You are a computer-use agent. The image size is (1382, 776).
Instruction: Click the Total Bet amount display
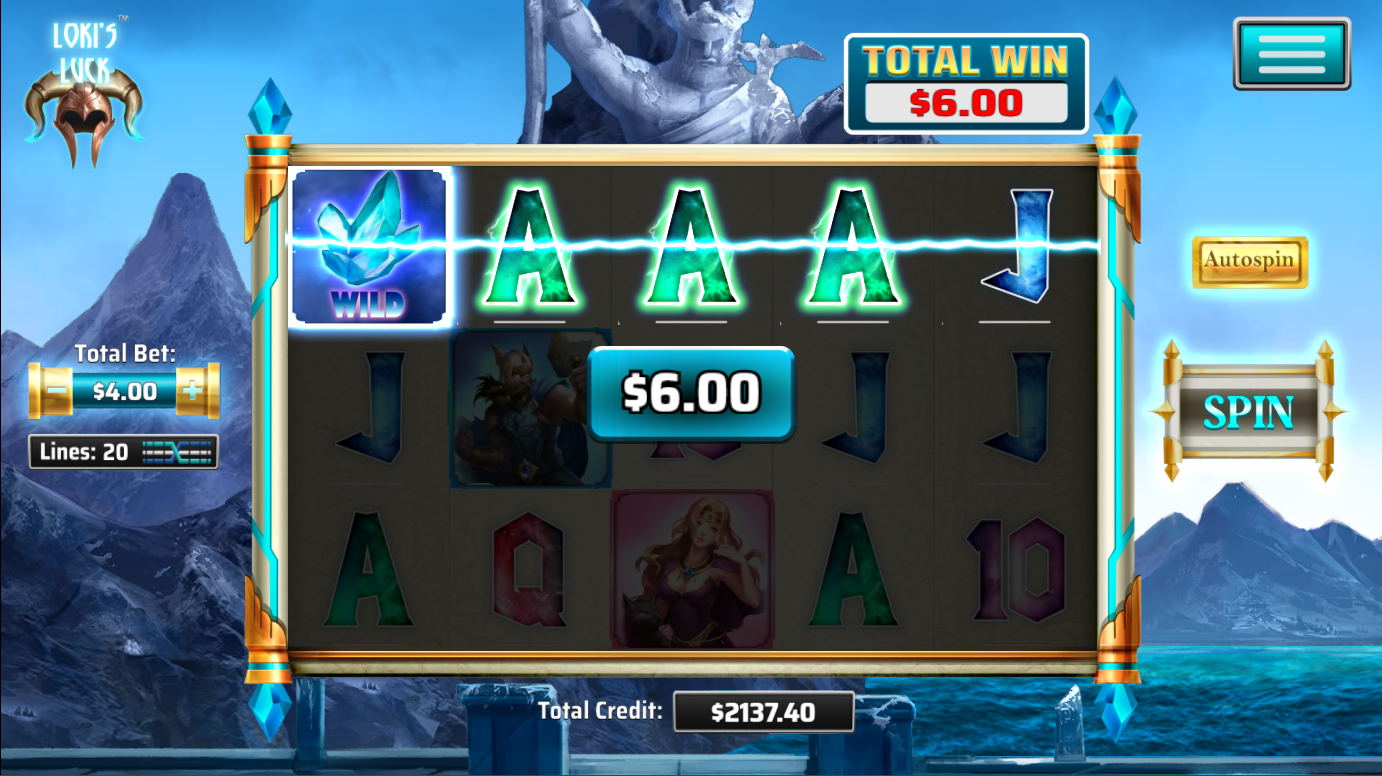[x=124, y=390]
